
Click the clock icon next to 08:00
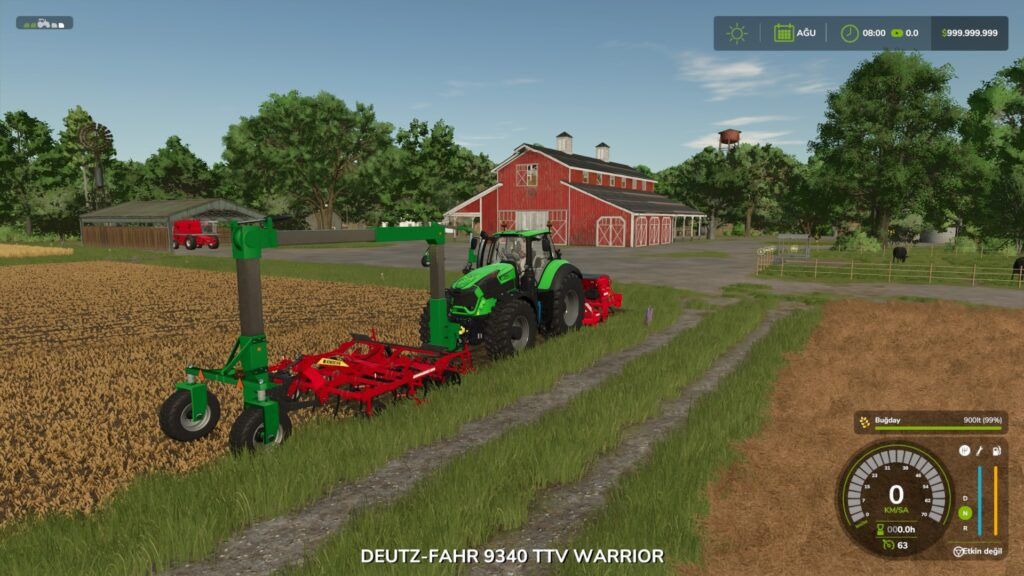849,33
